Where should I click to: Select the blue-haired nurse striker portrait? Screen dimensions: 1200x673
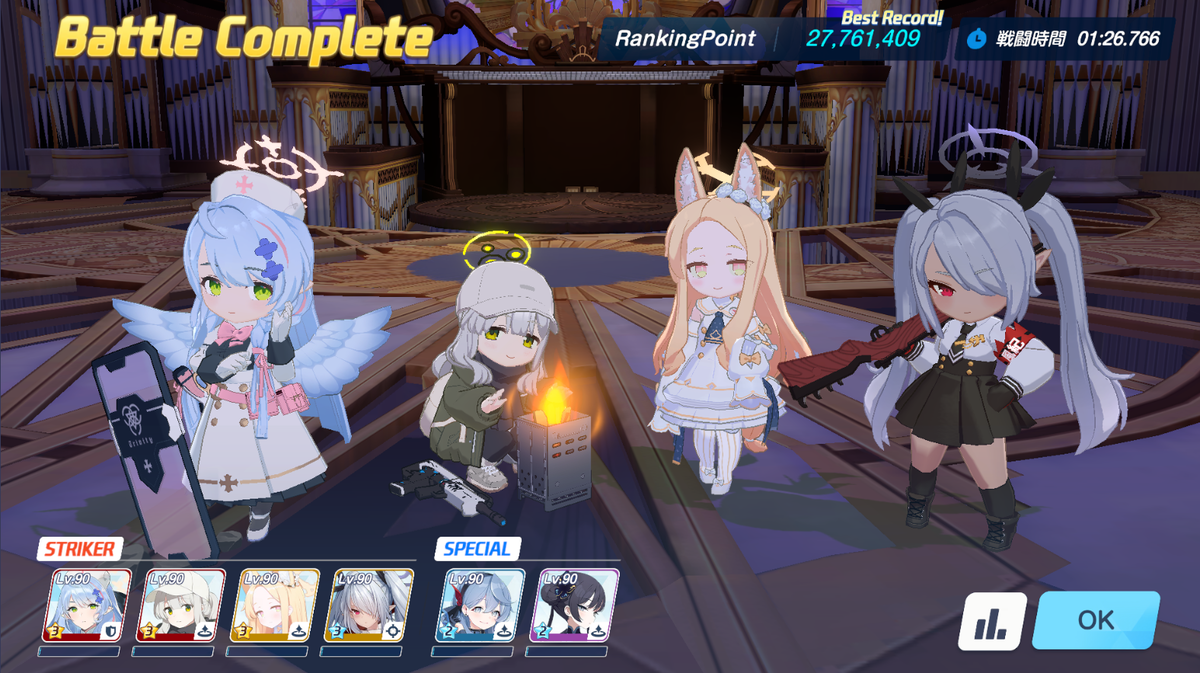click(86, 605)
